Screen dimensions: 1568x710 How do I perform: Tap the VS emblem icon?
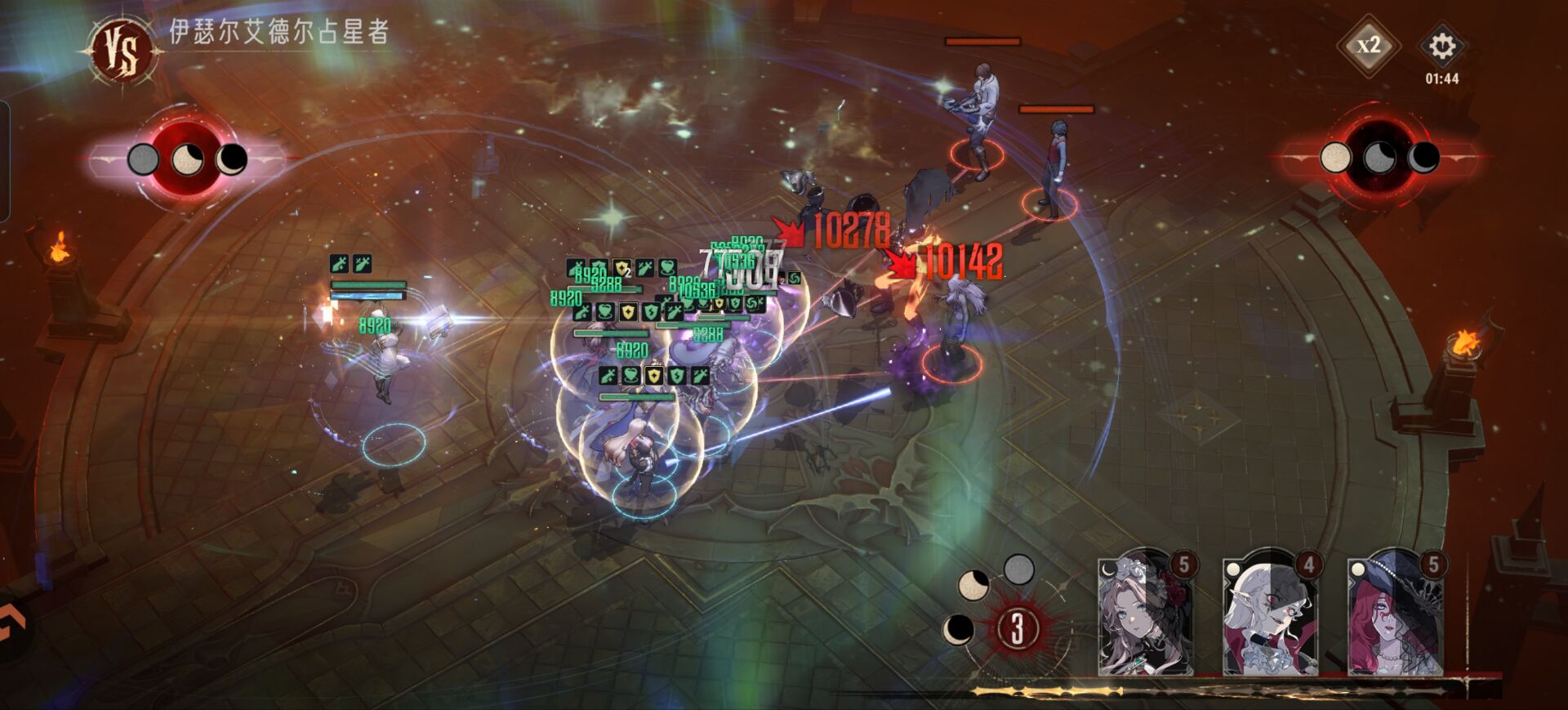click(124, 51)
